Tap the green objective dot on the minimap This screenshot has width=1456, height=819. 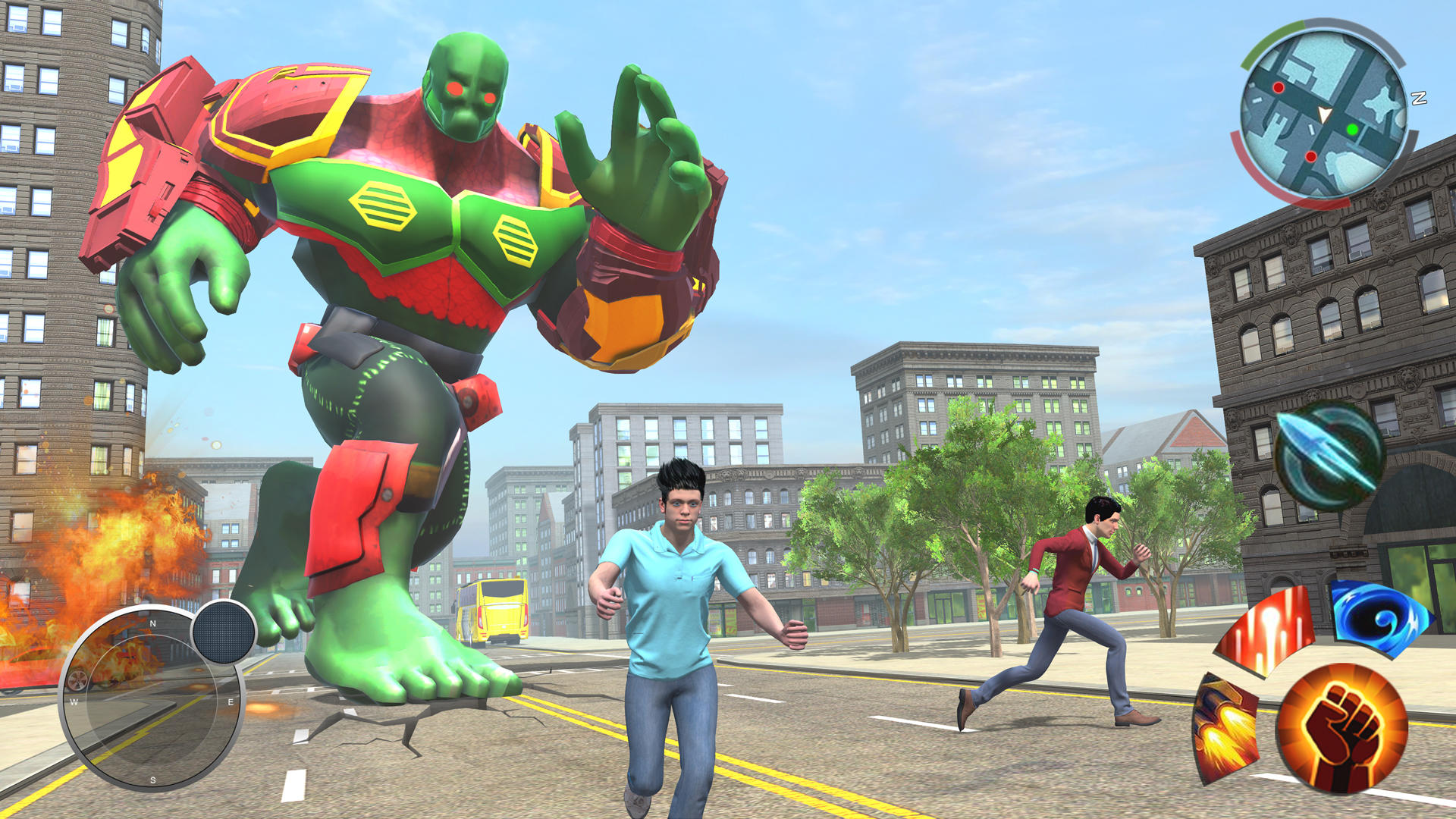click(1351, 129)
